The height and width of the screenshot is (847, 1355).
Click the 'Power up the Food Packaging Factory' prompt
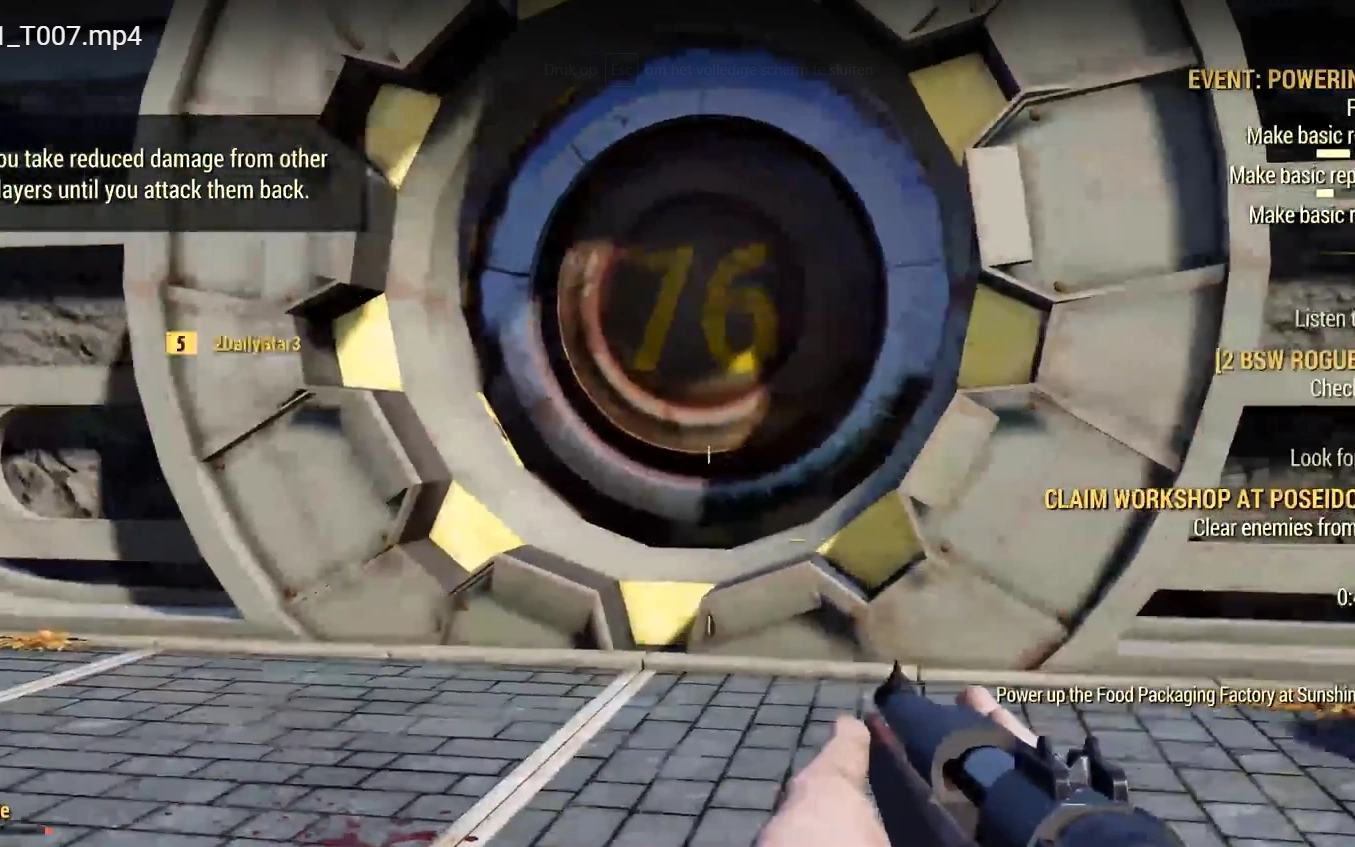click(x=1168, y=695)
